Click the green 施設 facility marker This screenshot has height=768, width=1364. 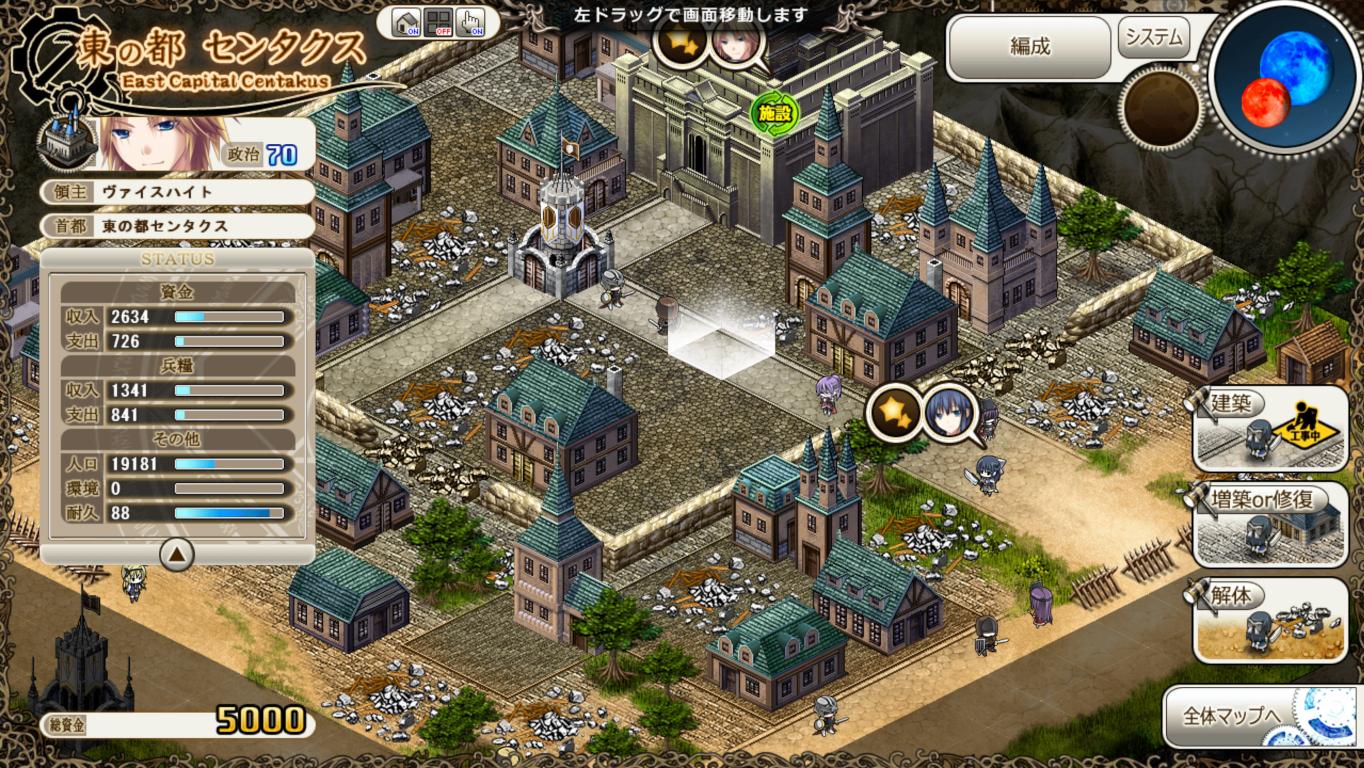[x=773, y=113]
